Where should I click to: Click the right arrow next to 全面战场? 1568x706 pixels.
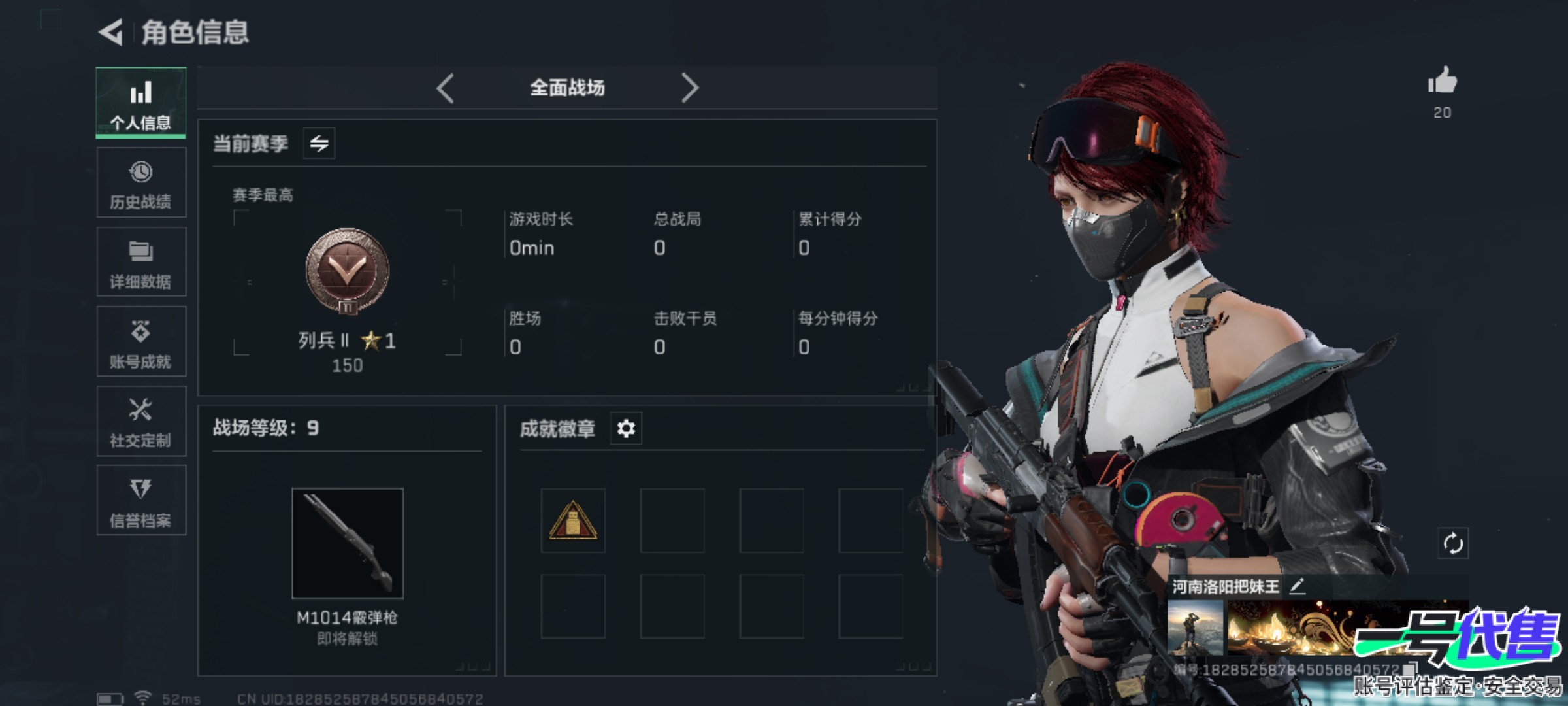690,88
